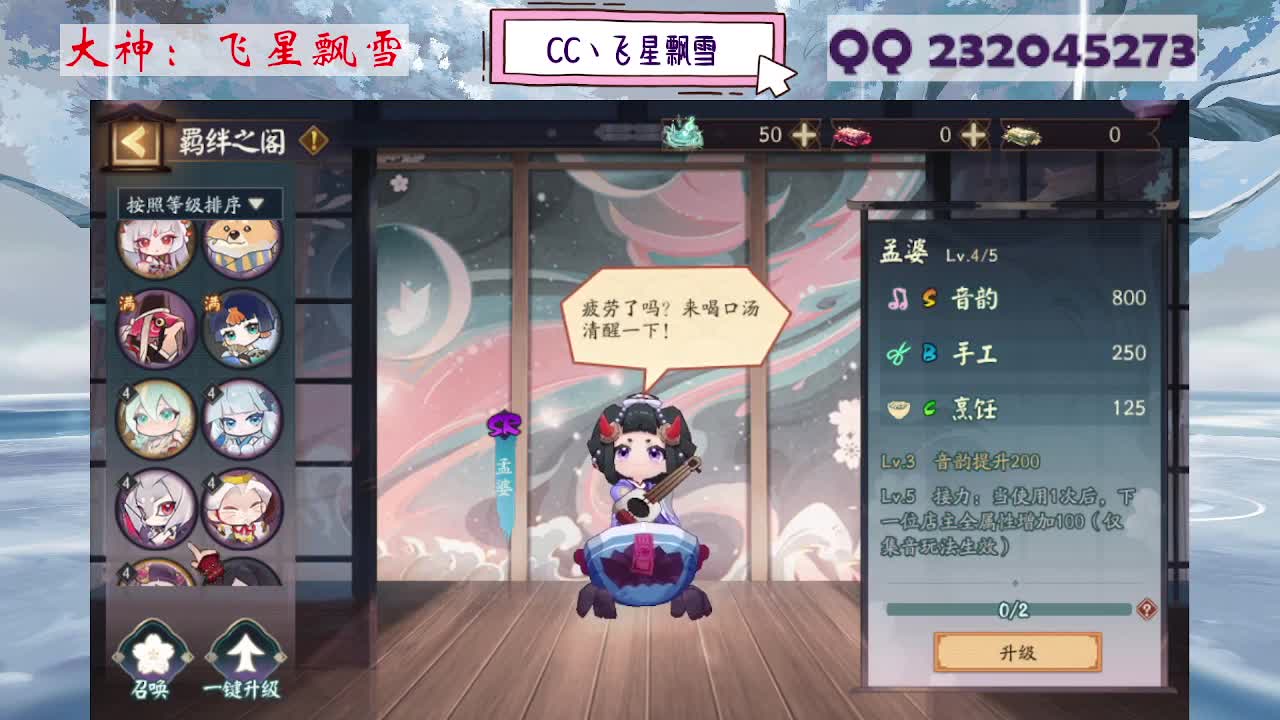Image resolution: width=1280 pixels, height=720 pixels.
Task: Click the scissors icon next to 手工
Action: pos(897,353)
